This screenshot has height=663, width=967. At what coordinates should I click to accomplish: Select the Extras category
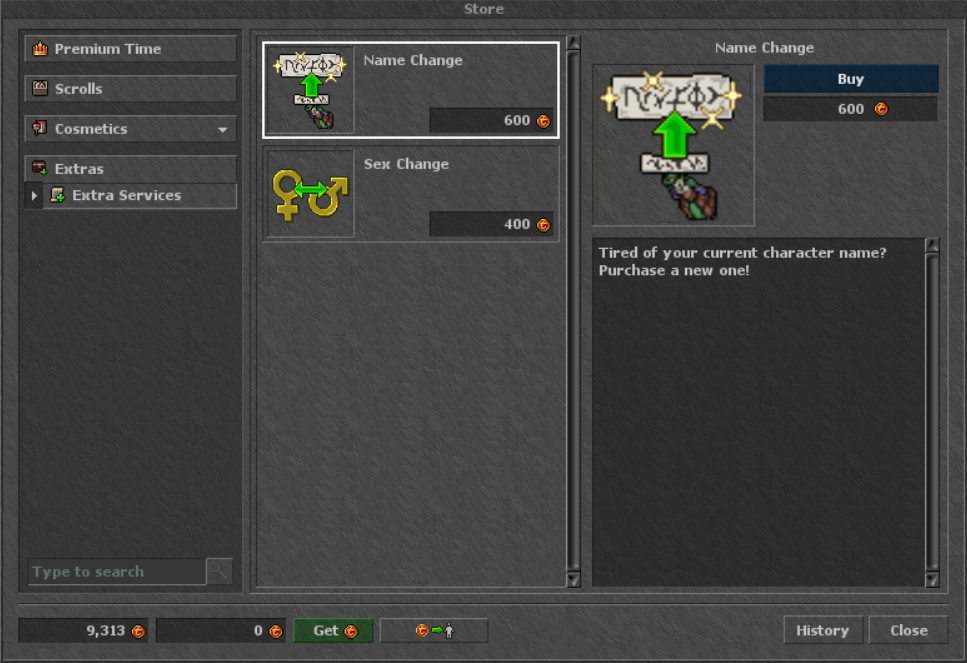(130, 169)
